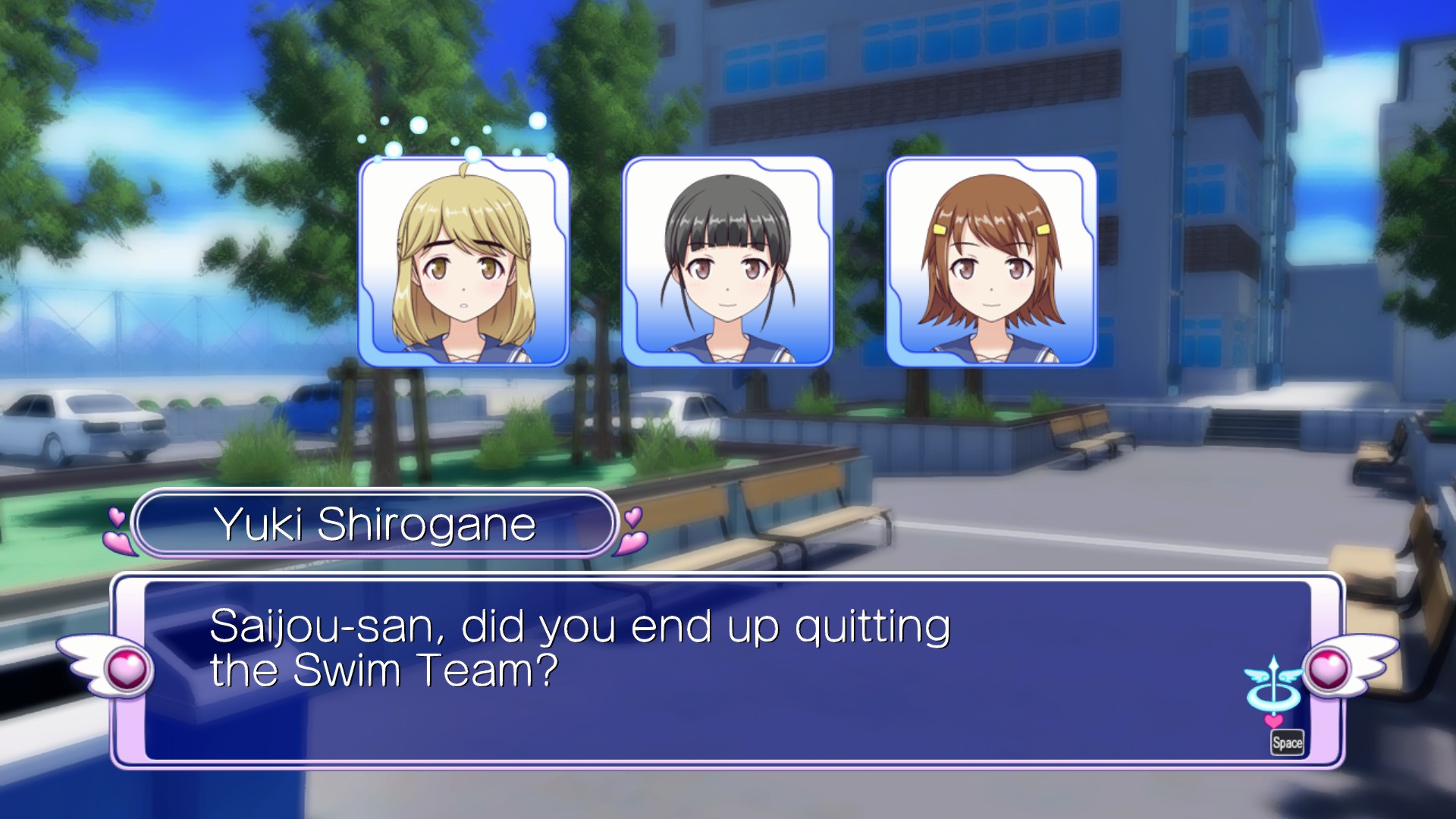Click the winged arrow continue icon
1456x819 pixels.
tap(1273, 686)
